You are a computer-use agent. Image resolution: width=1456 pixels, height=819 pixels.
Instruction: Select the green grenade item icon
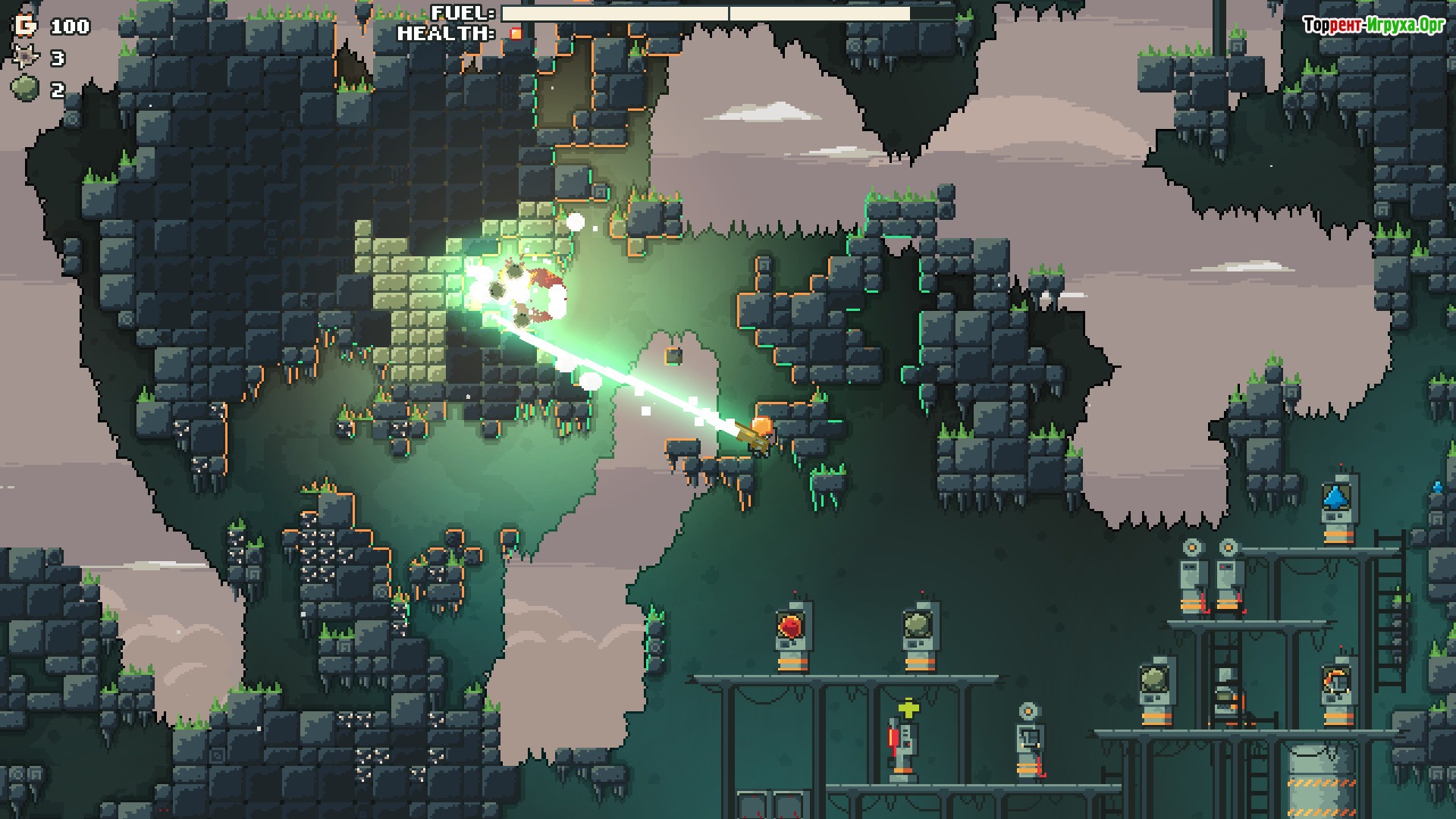25,89
